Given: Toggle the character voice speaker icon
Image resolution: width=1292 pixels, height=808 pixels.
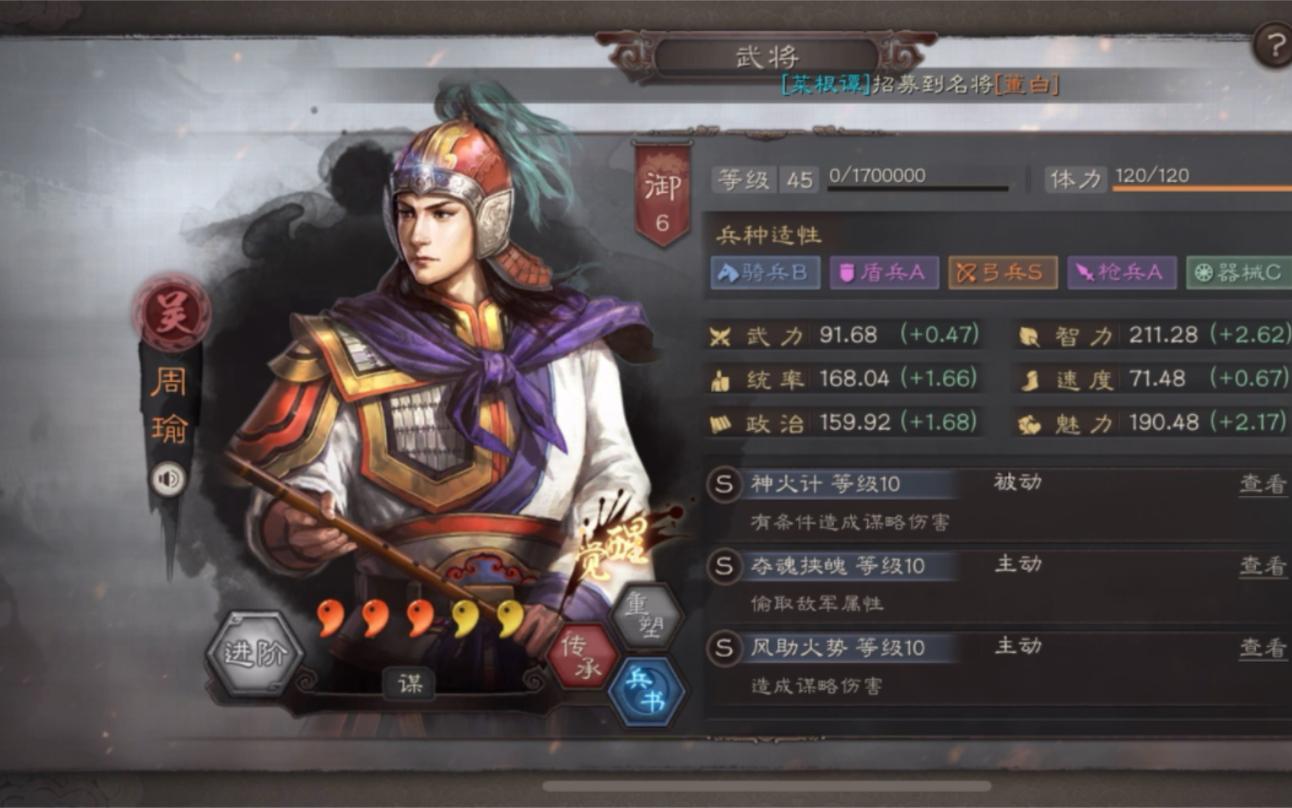Looking at the screenshot, I should pos(167,480).
